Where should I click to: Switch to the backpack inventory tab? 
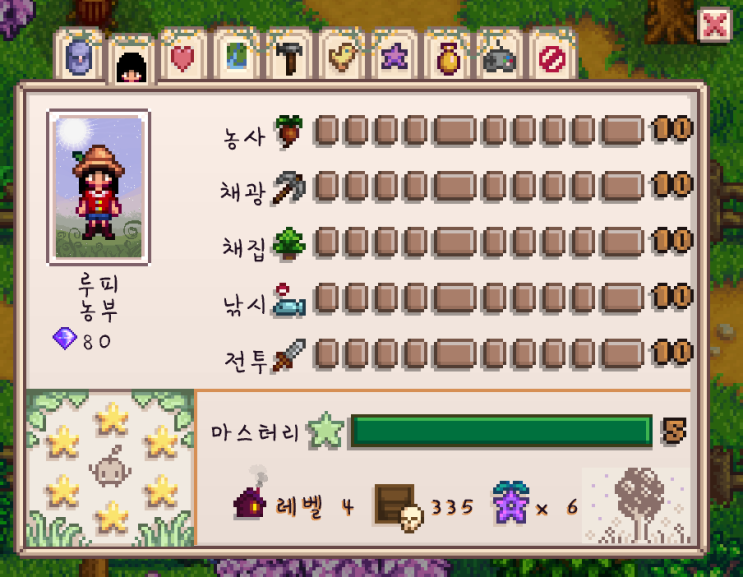click(x=80, y=59)
